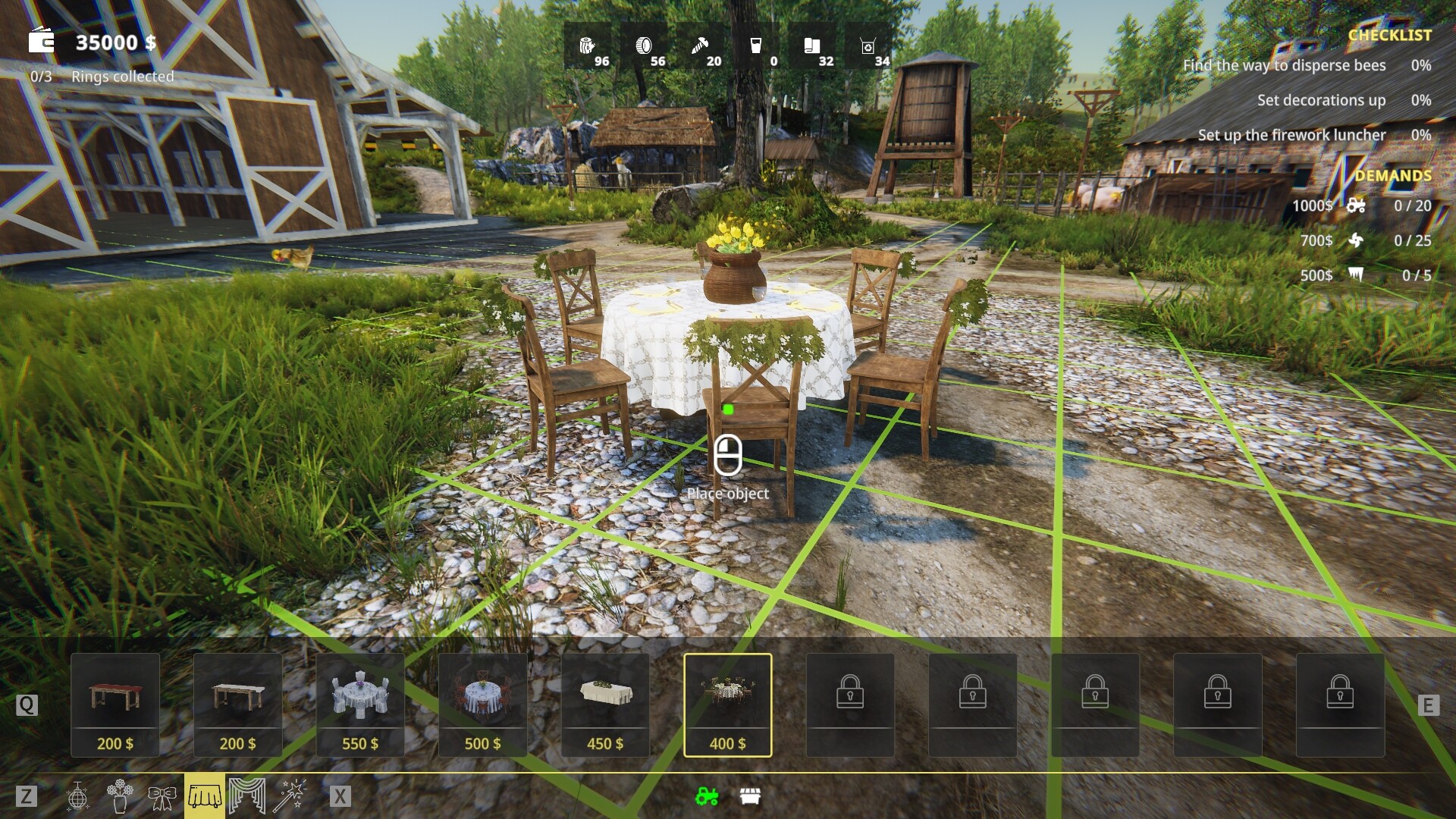This screenshot has width=1456, height=819.
Task: Select the green tractor mode icon
Action: pyautogui.click(x=705, y=796)
